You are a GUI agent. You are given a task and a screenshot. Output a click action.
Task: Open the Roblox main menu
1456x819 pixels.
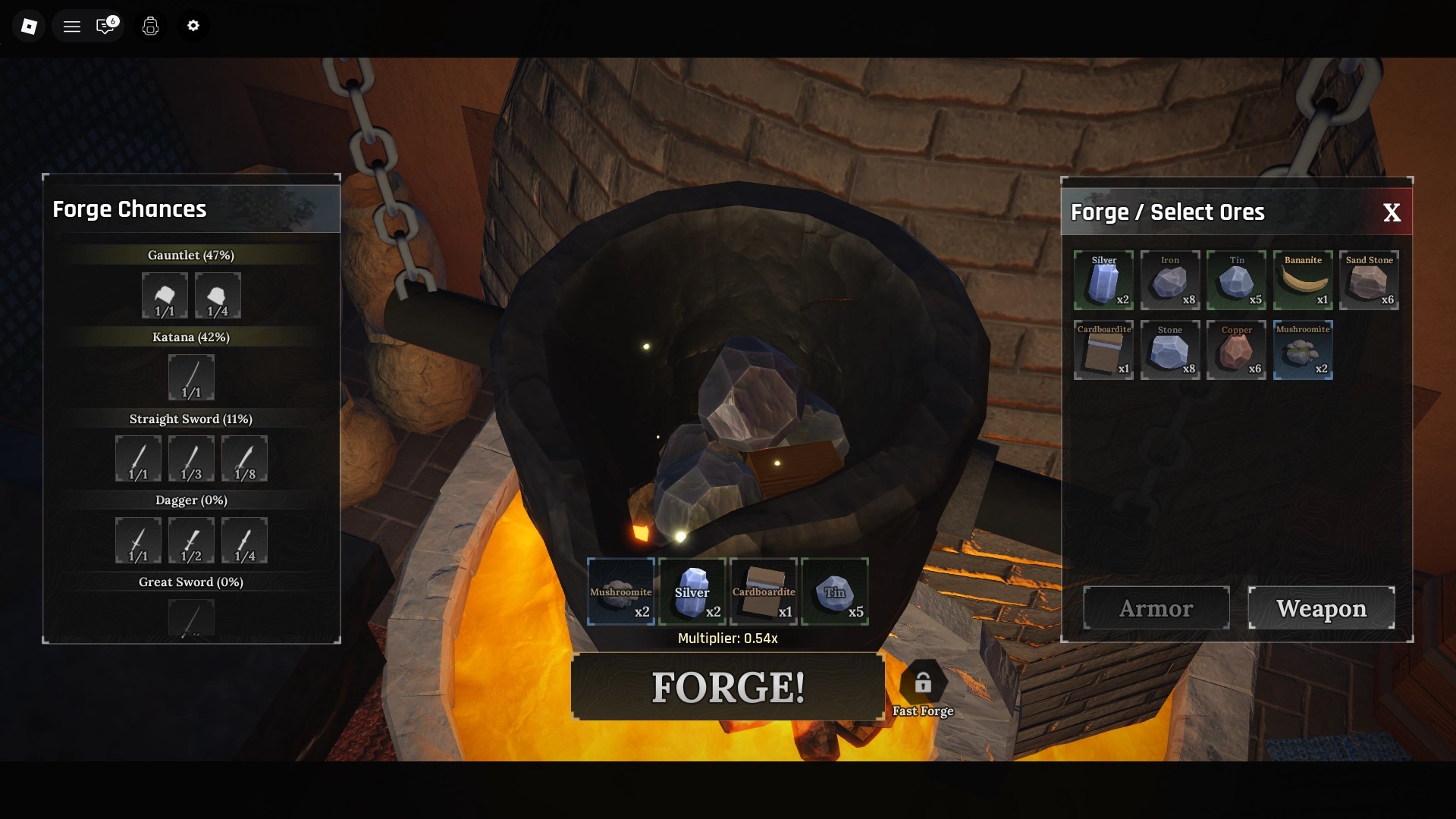pos(72,25)
